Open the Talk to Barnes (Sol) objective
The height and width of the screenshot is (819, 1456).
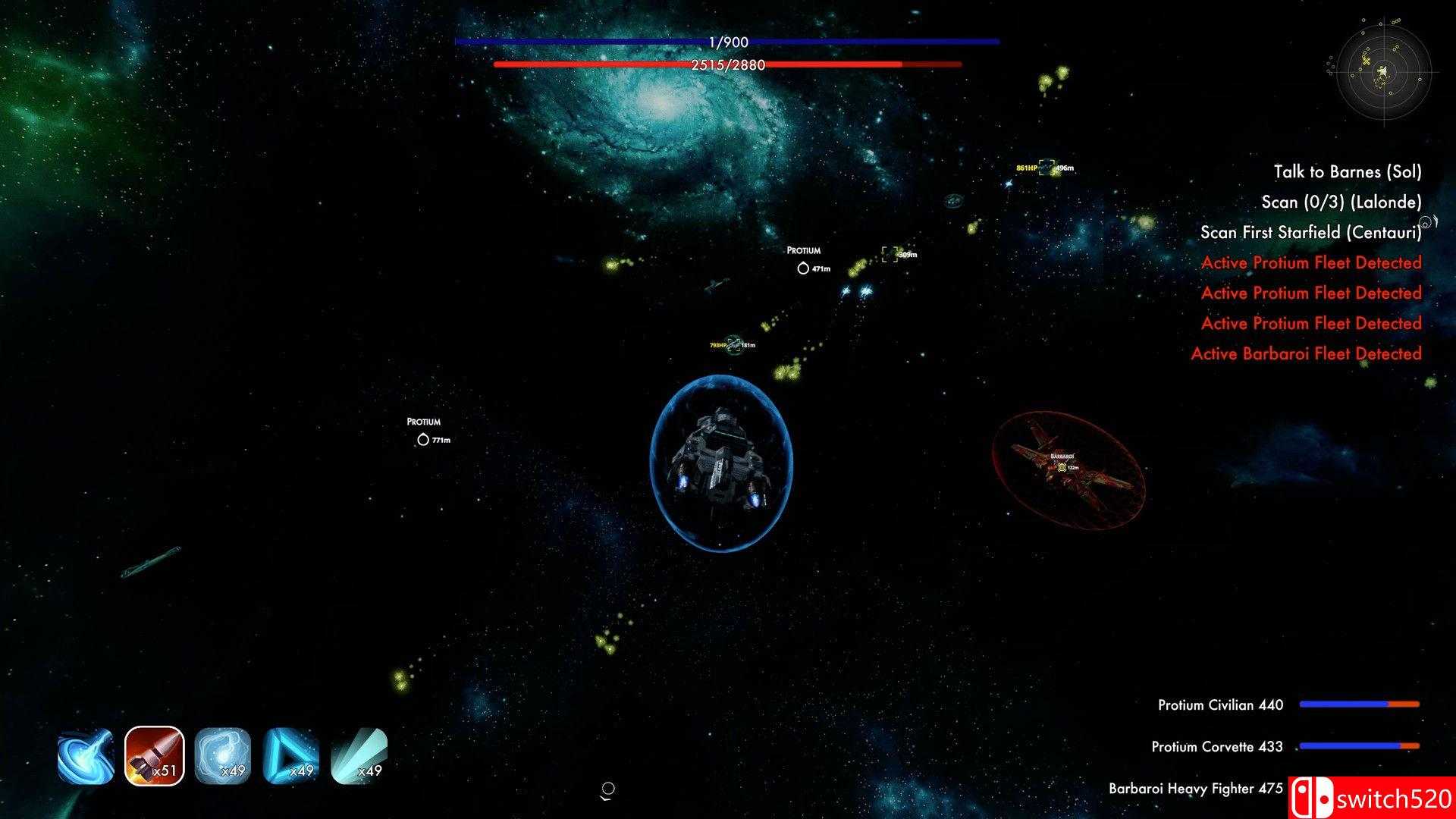click(1348, 172)
